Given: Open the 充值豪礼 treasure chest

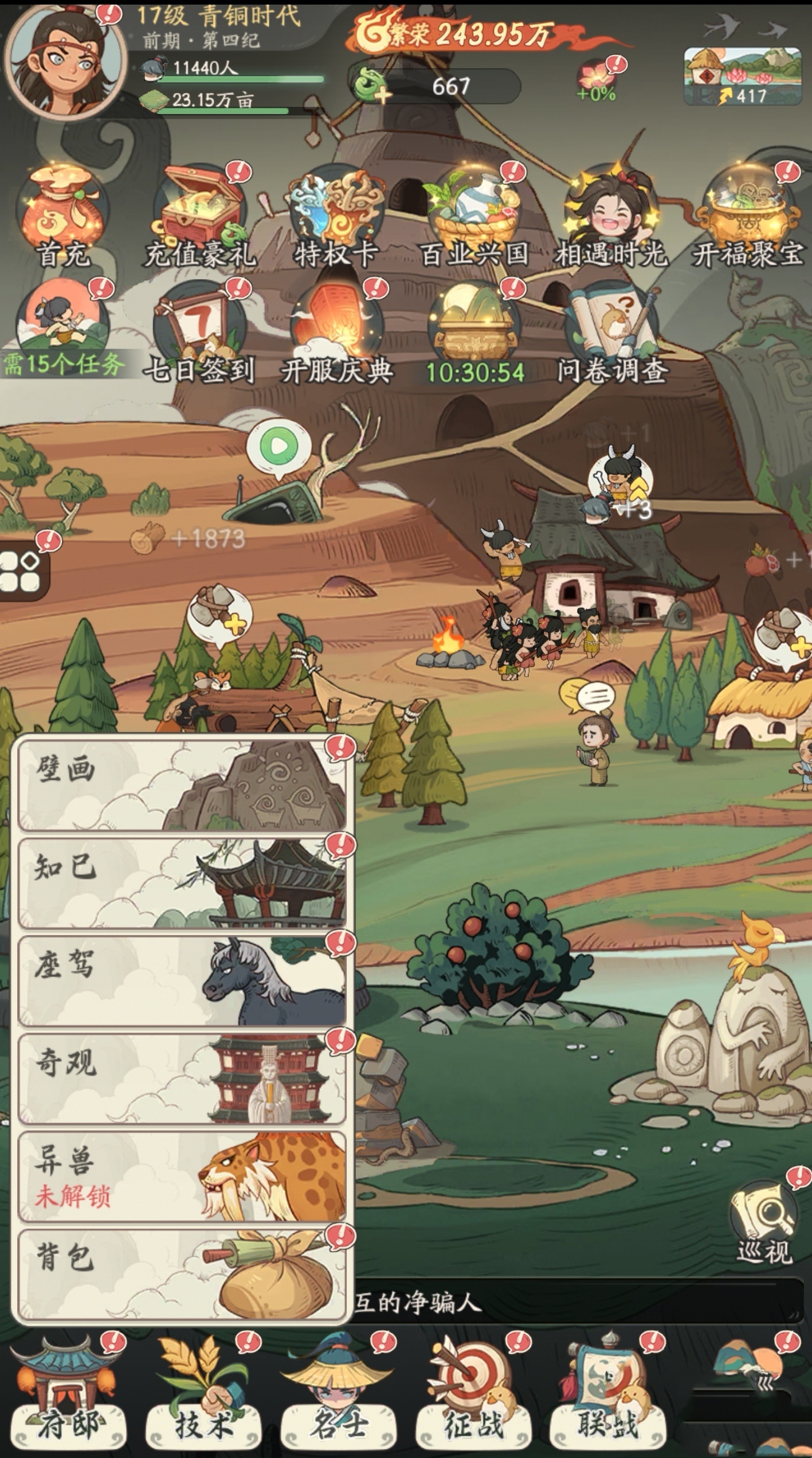Looking at the screenshot, I should [200, 215].
